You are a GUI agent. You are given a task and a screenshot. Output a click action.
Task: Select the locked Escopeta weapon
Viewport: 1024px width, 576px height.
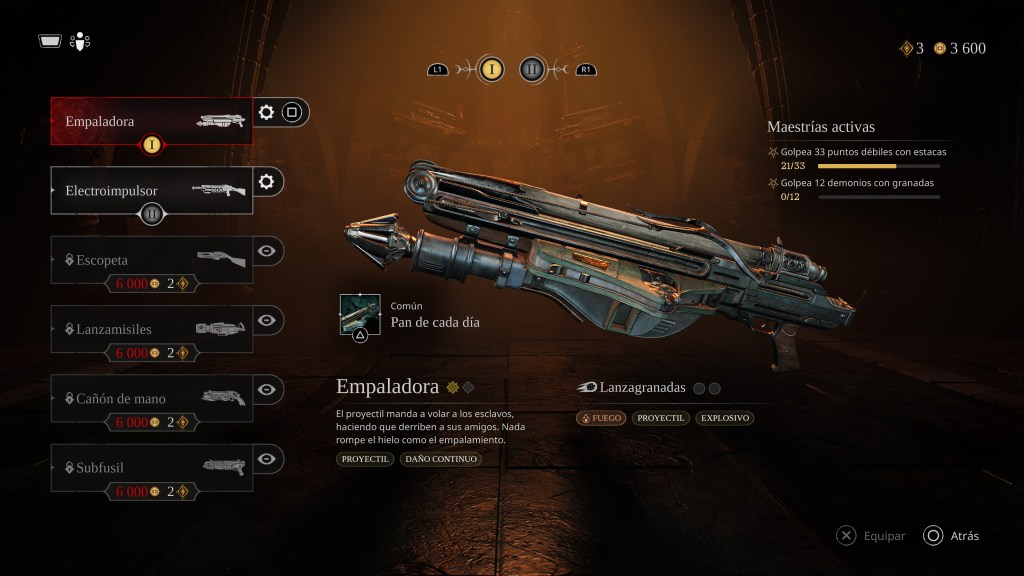(x=150, y=259)
